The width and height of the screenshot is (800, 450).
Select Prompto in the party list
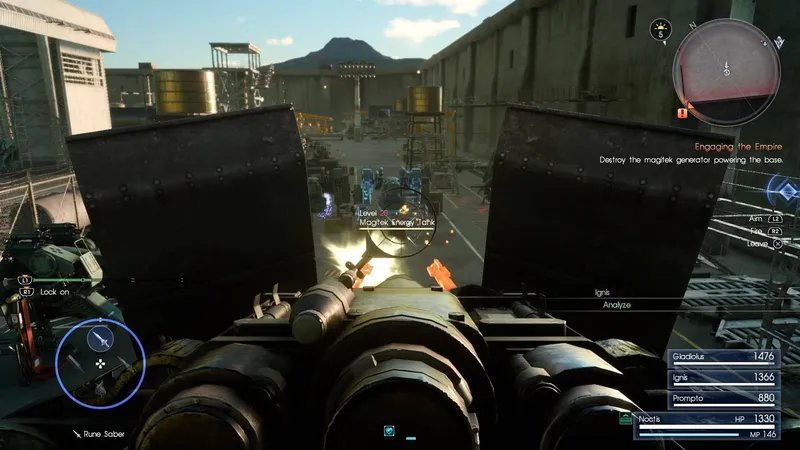726,396
